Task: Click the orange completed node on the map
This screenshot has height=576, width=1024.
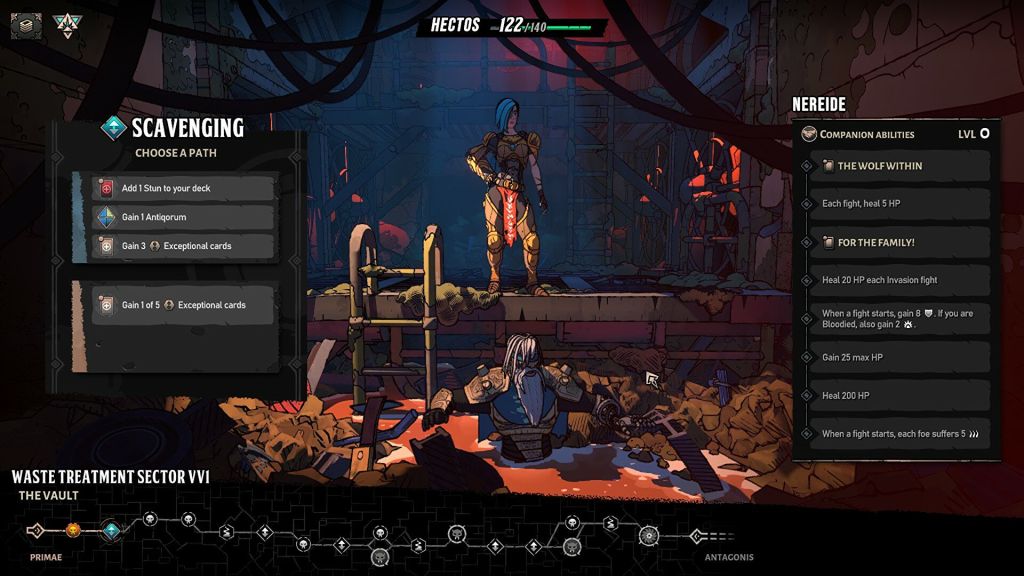Action: click(73, 530)
